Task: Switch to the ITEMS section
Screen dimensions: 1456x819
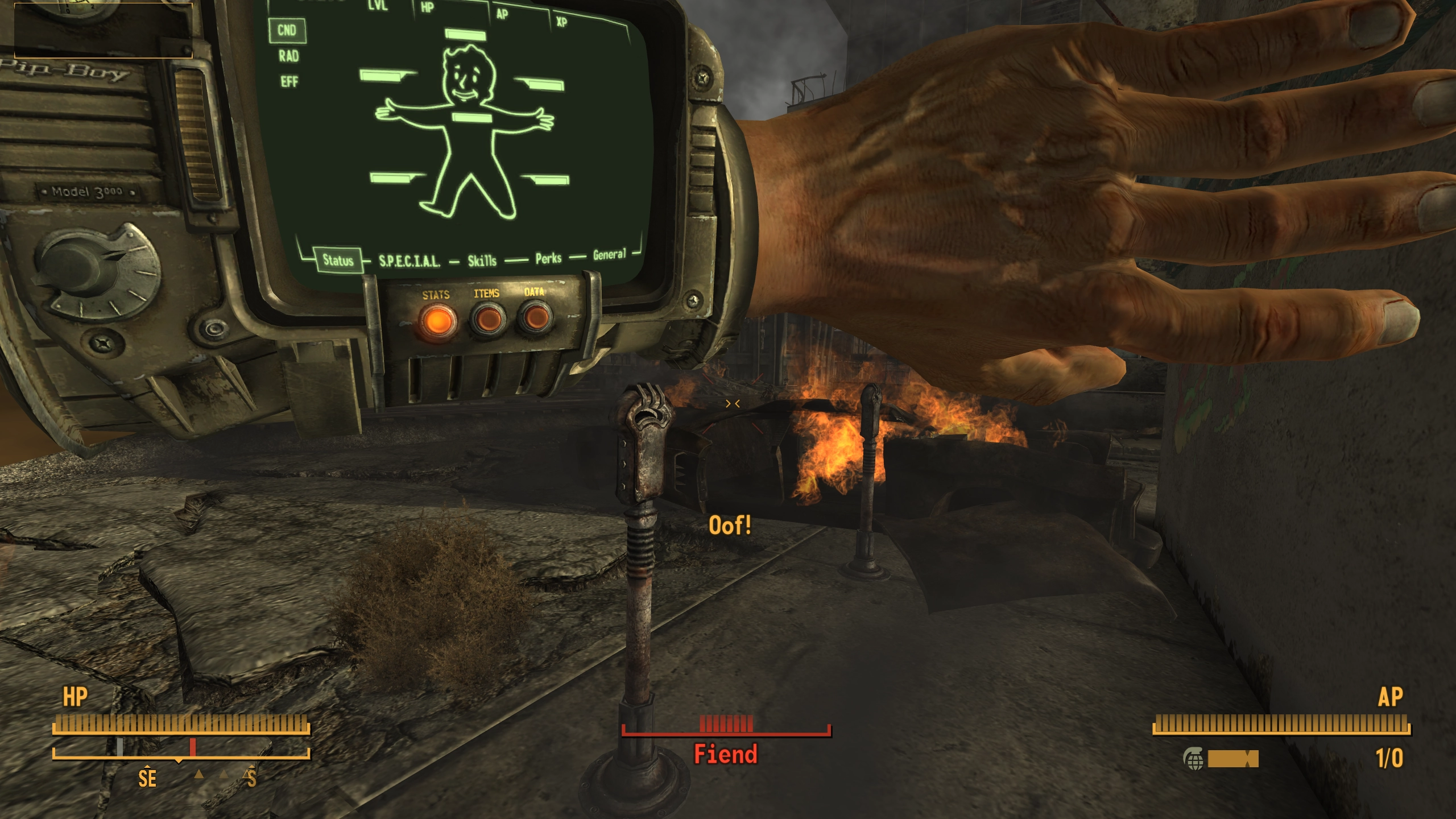Action: 487,318
